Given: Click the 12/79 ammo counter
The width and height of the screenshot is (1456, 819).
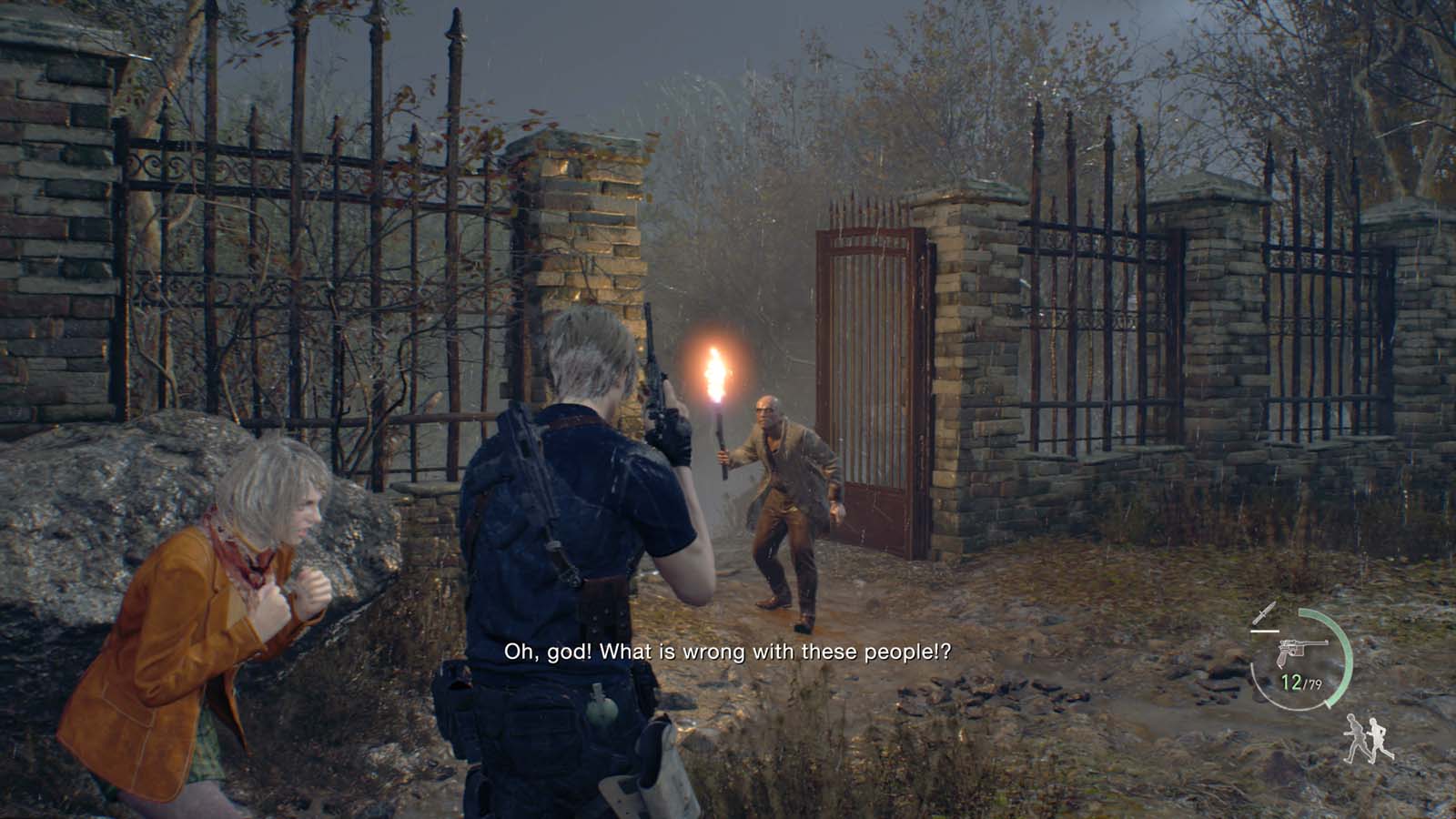Looking at the screenshot, I should [1301, 682].
